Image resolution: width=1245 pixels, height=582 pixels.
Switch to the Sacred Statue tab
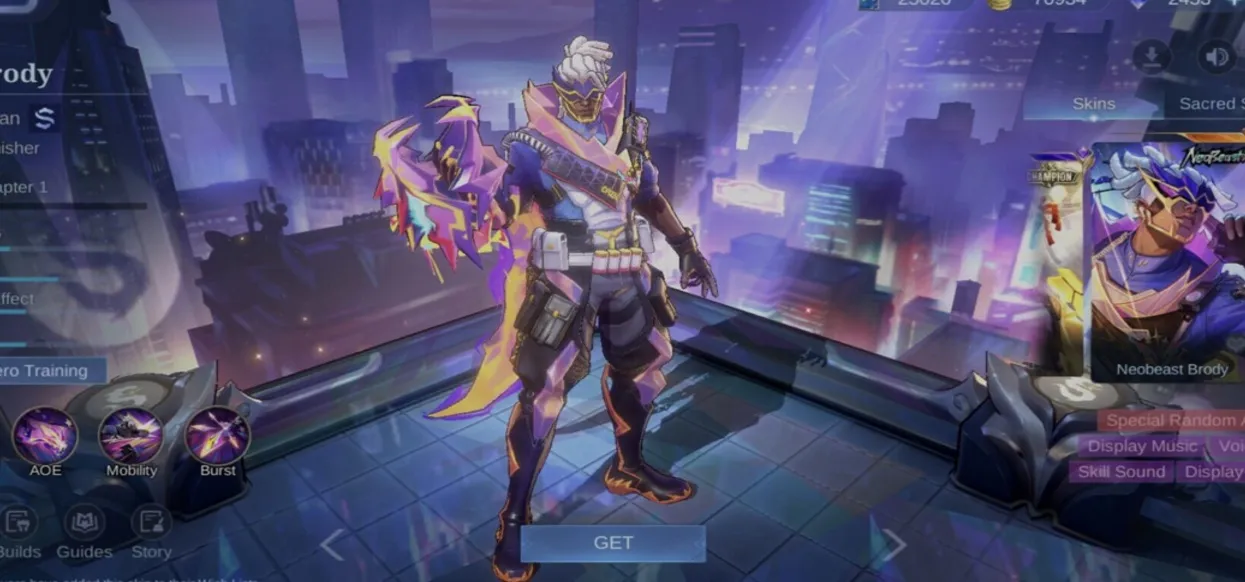click(1208, 103)
